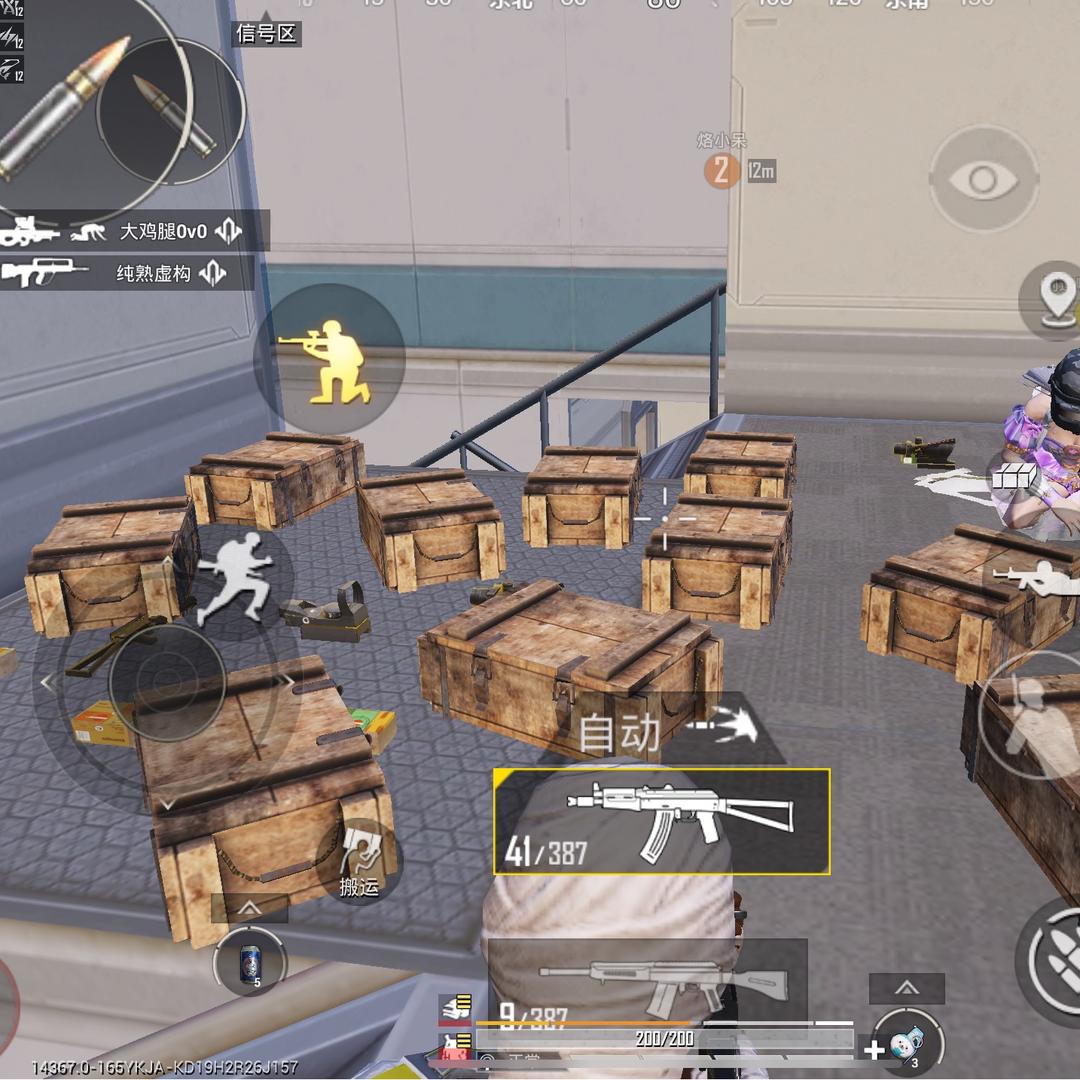Tap the smaller bullet fire button
The image size is (1080, 1080).
[x=171, y=112]
